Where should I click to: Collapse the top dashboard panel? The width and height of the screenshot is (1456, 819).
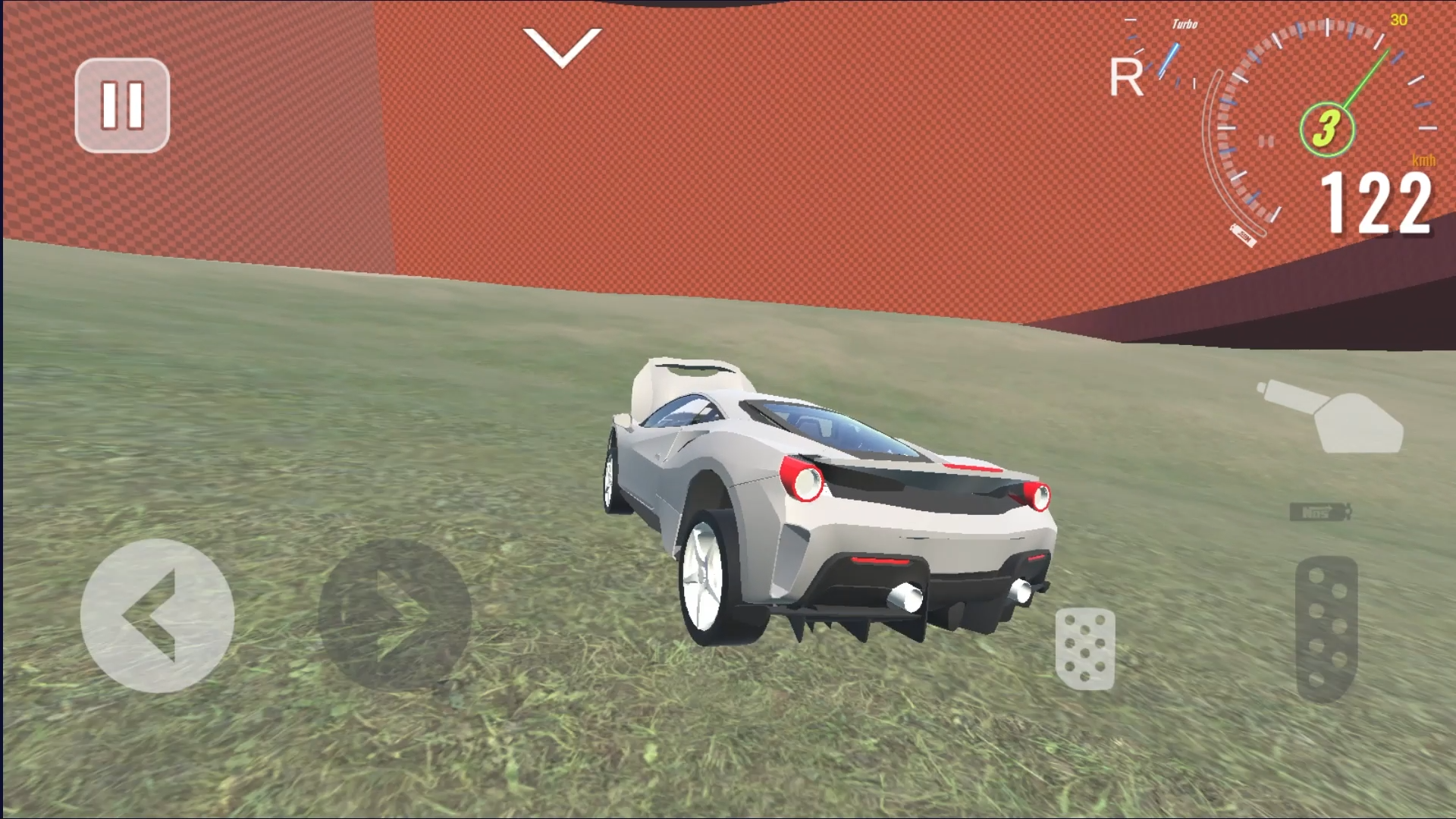pyautogui.click(x=561, y=47)
